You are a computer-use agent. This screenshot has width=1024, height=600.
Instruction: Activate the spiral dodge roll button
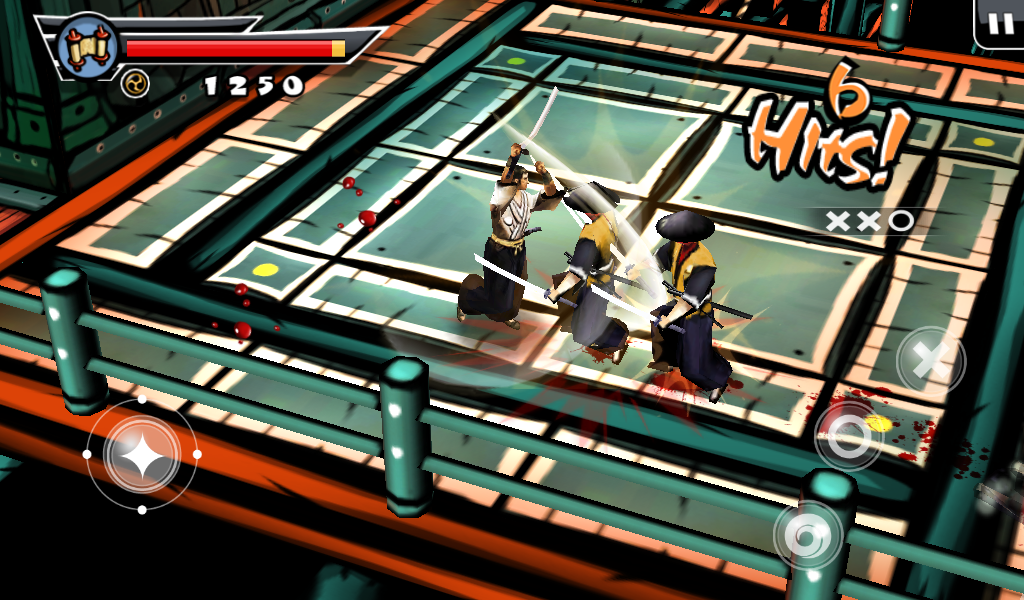807,536
